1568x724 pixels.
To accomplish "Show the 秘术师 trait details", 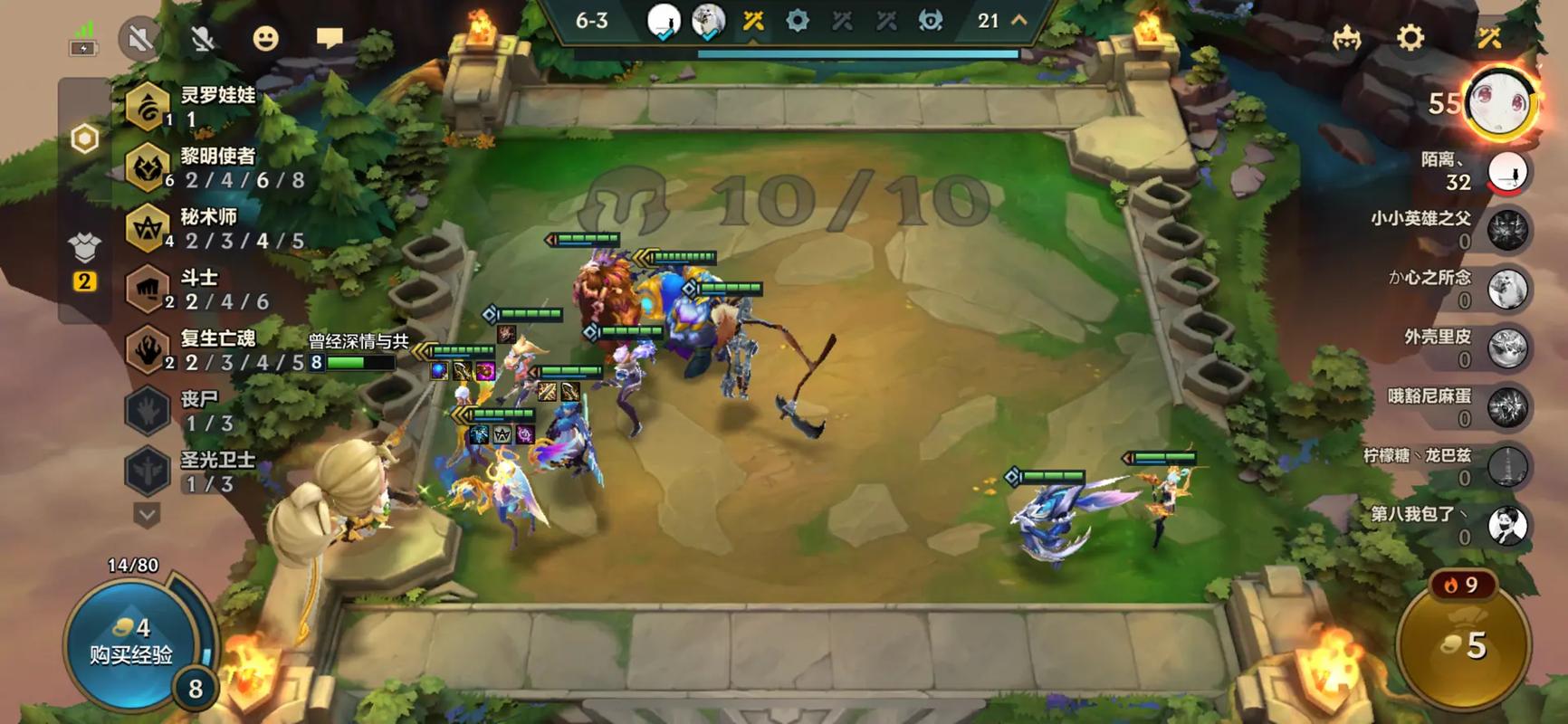I will pos(148,228).
